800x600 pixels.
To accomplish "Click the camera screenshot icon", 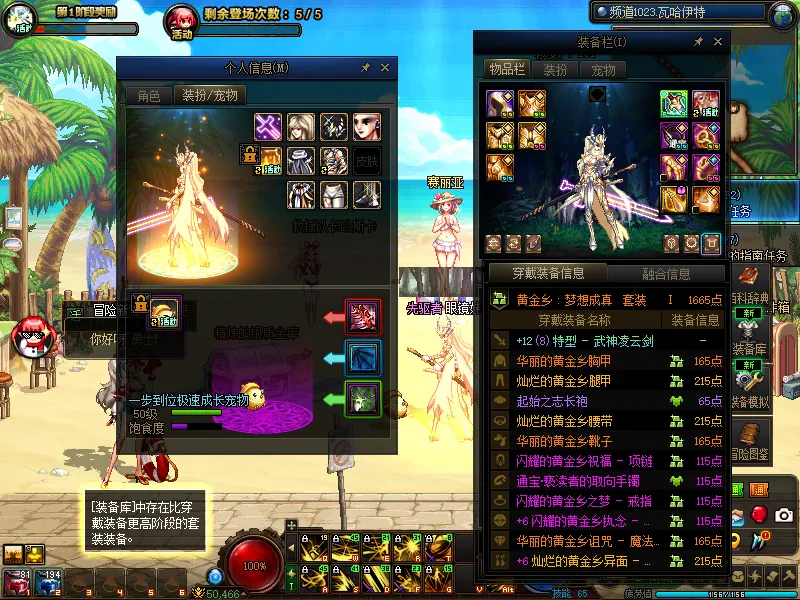I will (784, 514).
